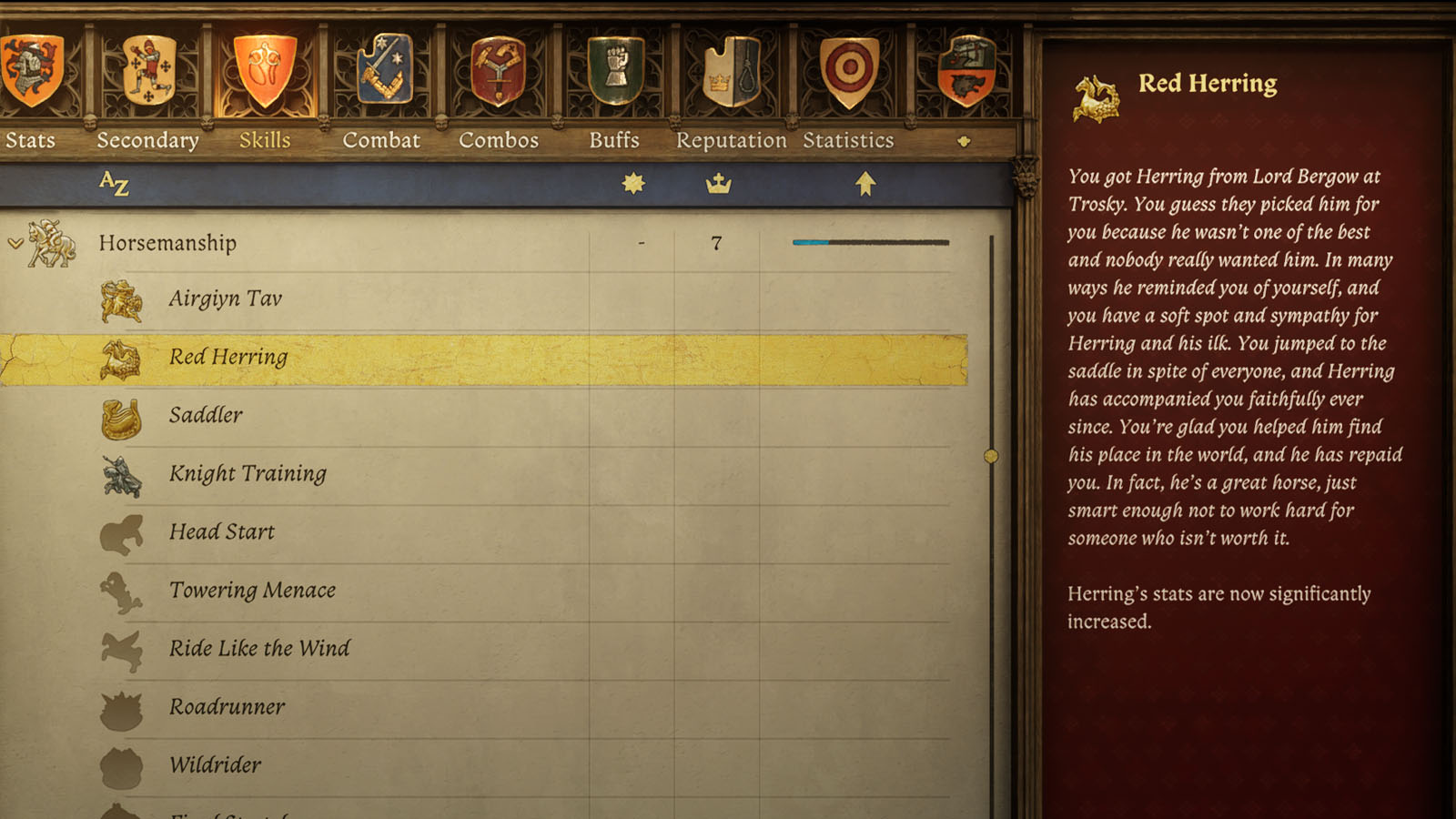The image size is (1456, 819).
Task: Sort skills using the crown icon
Action: [720, 182]
